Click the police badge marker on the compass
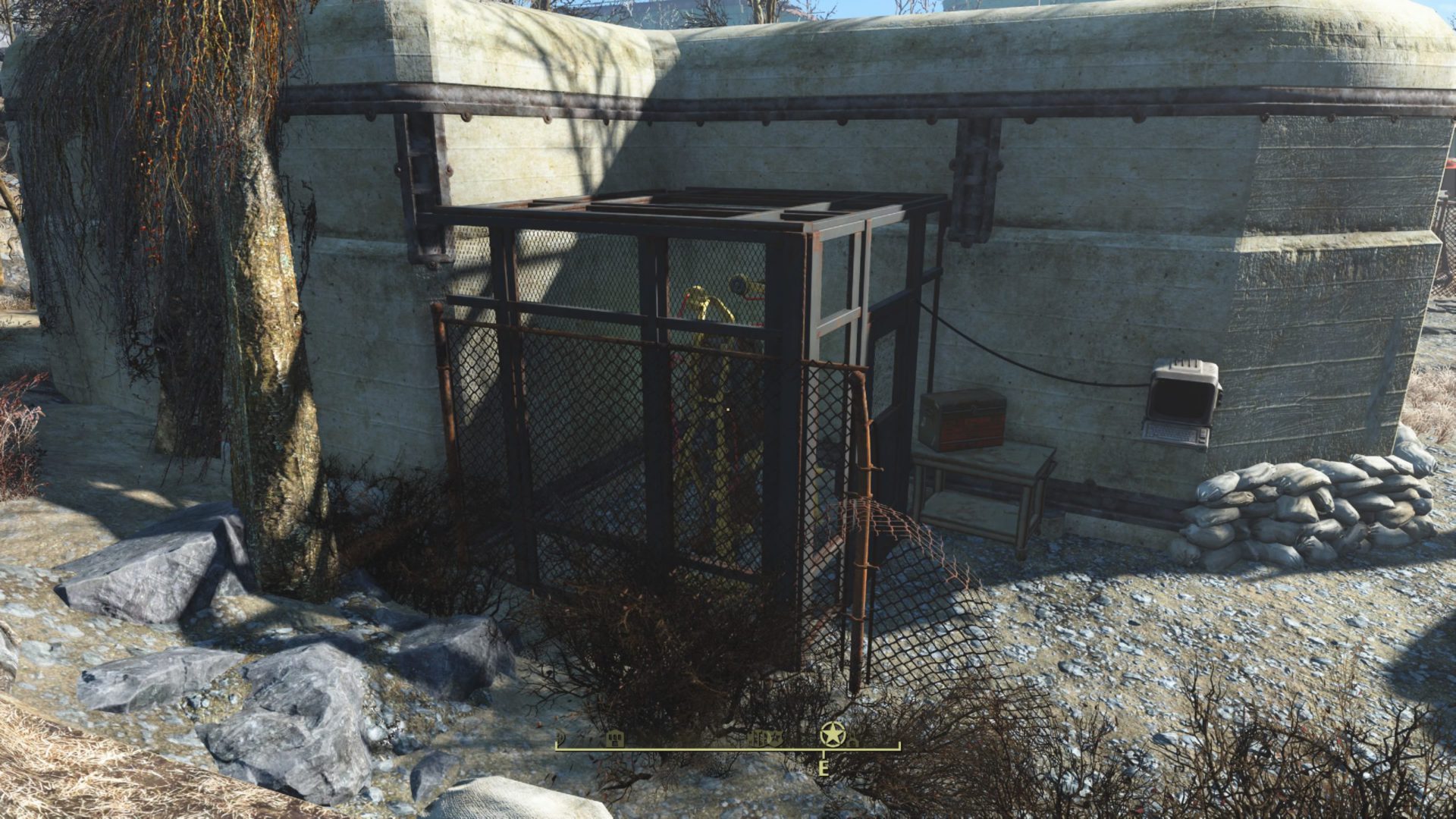Image resolution: width=1456 pixels, height=819 pixels. pos(774,737)
